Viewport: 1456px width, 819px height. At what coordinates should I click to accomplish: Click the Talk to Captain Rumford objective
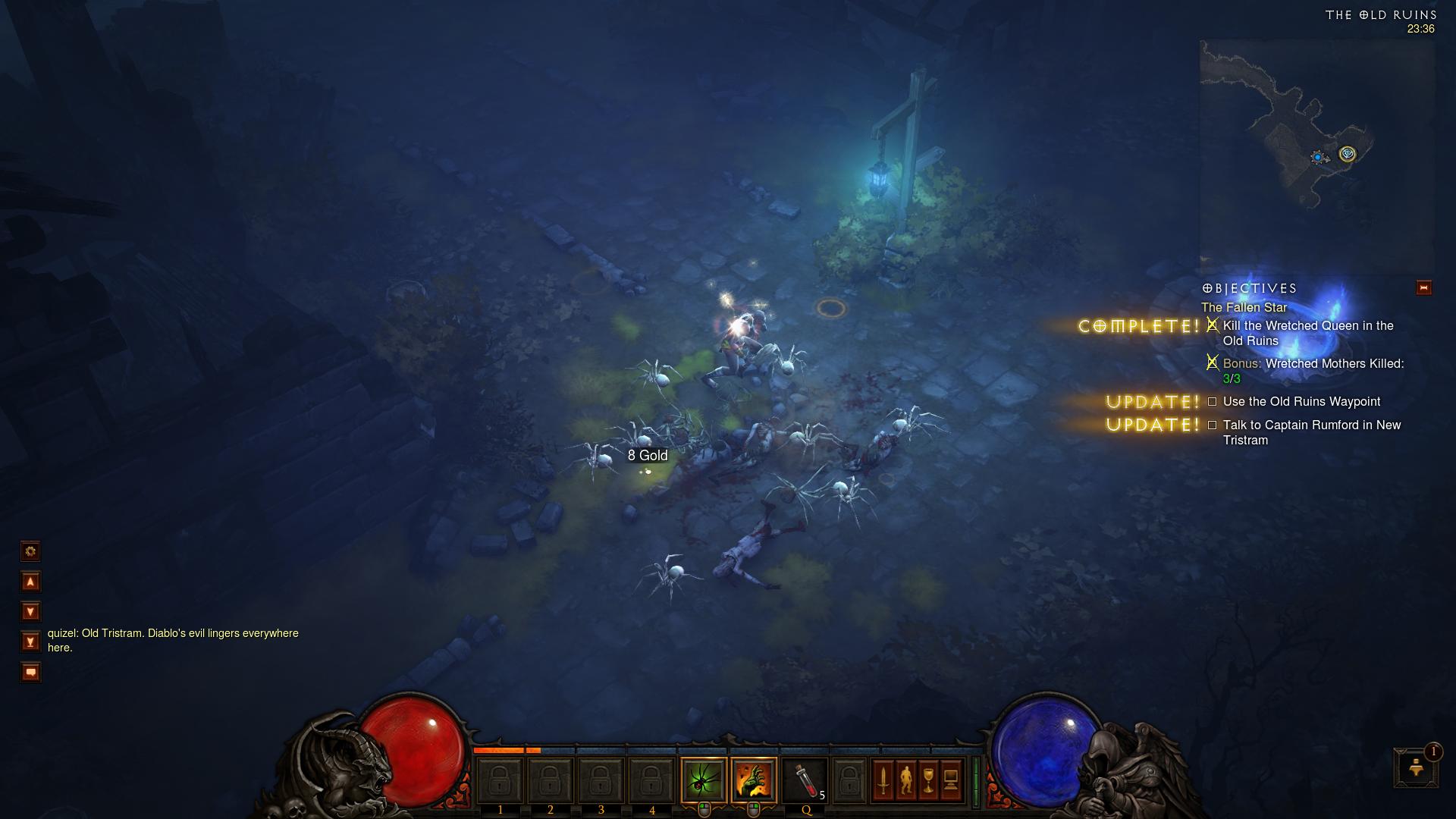[1311, 432]
